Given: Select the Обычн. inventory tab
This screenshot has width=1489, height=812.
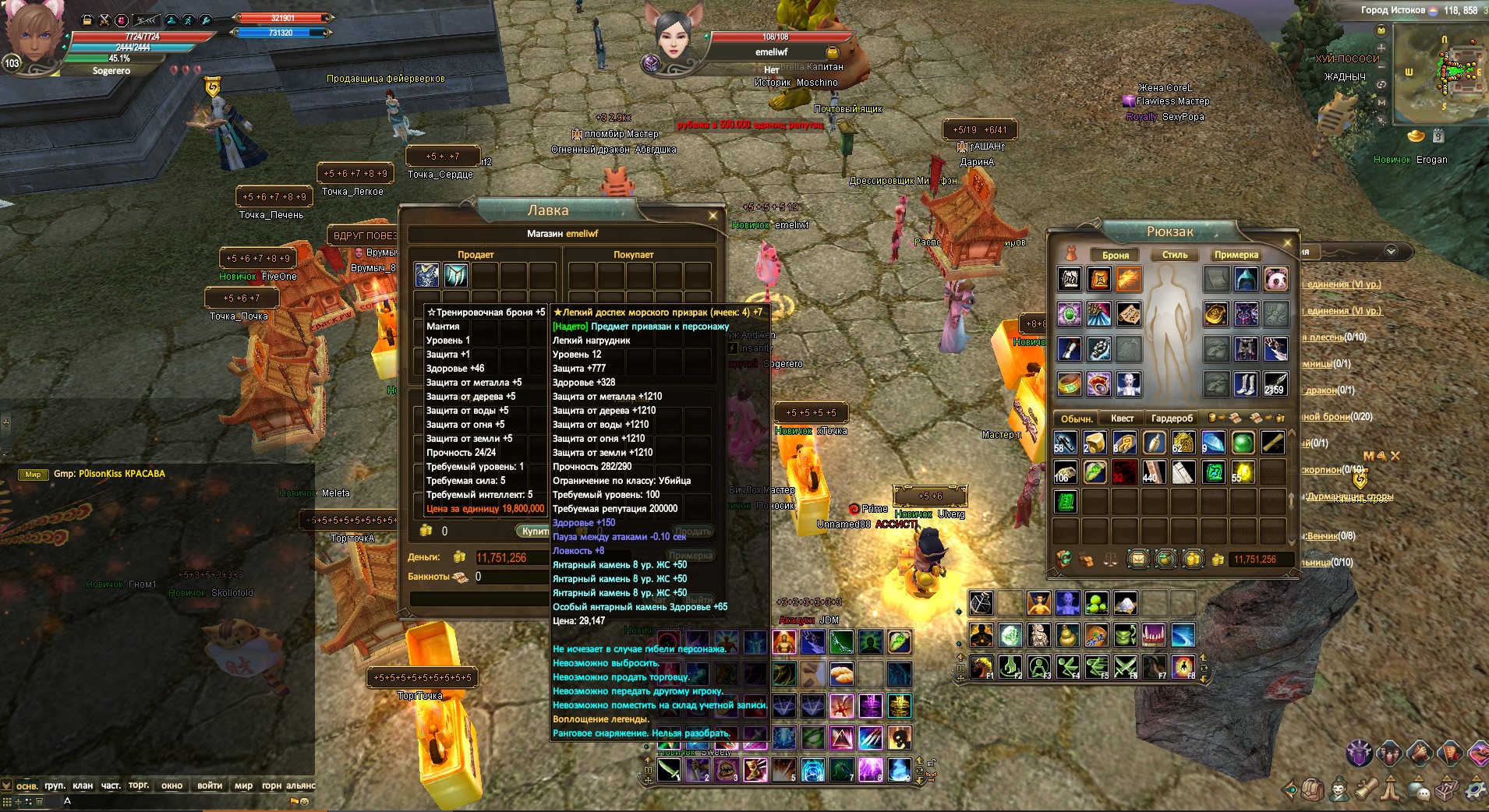Looking at the screenshot, I should point(1077,418).
